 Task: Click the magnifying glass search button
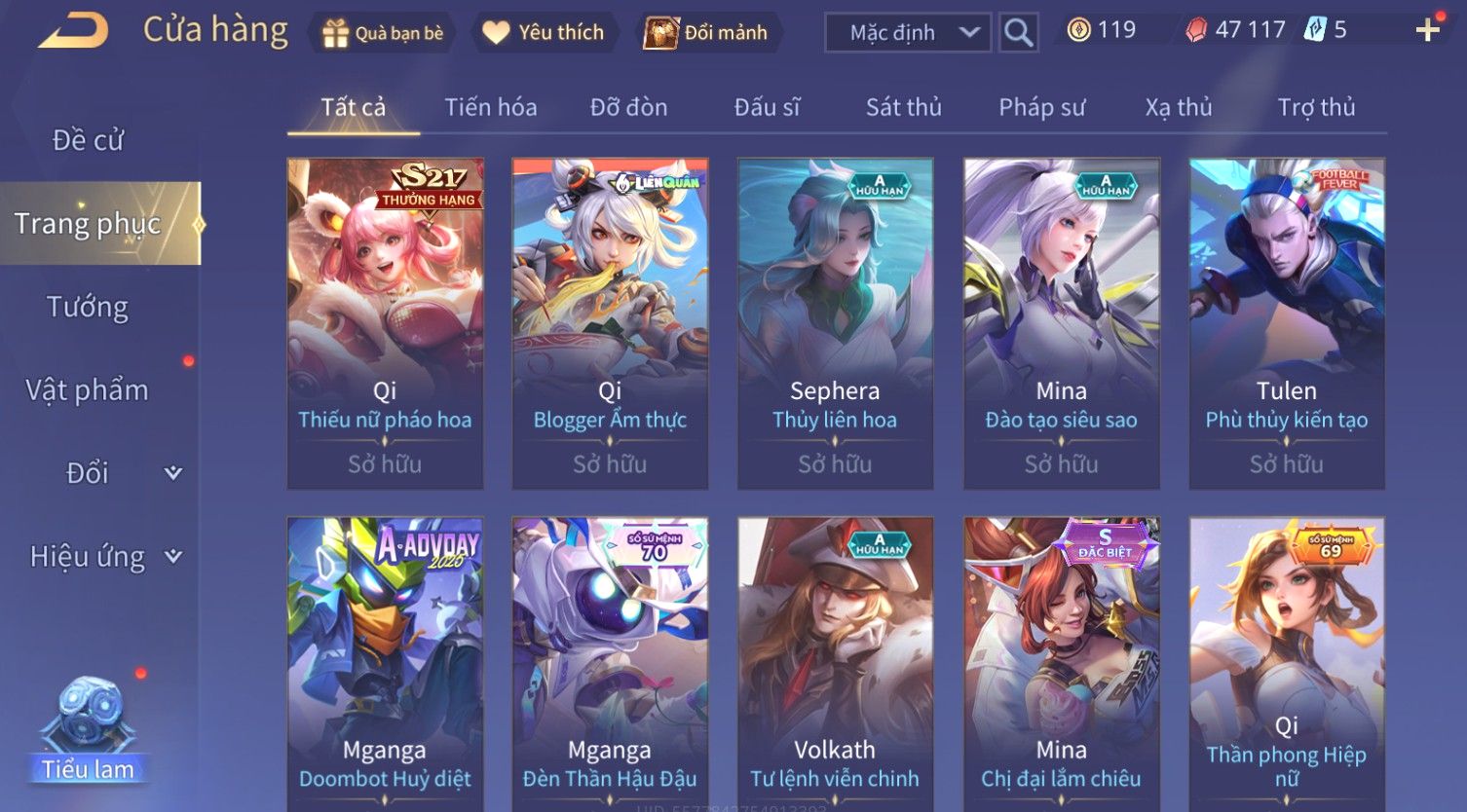coord(1018,33)
